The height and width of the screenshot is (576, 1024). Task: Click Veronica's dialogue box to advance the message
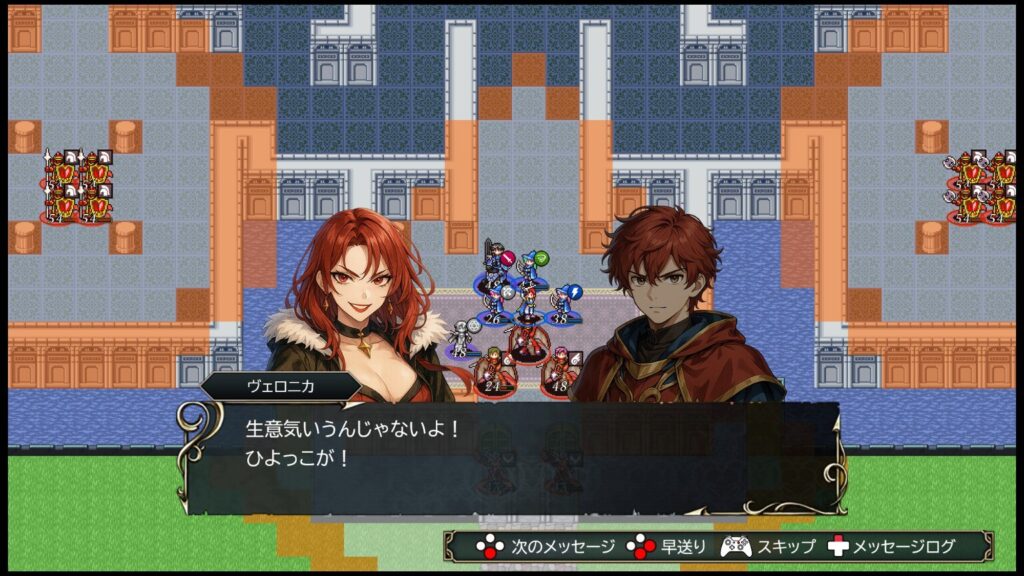coord(512,456)
